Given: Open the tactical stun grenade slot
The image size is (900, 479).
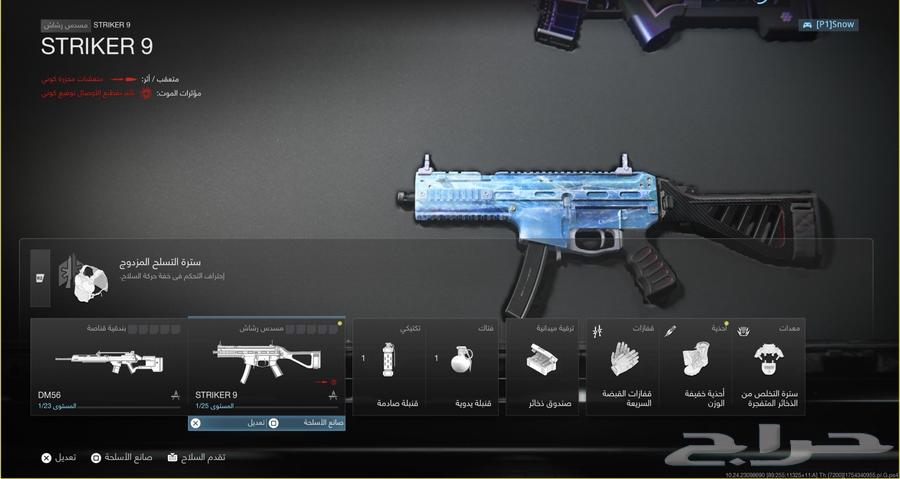Looking at the screenshot, I should pos(390,366).
